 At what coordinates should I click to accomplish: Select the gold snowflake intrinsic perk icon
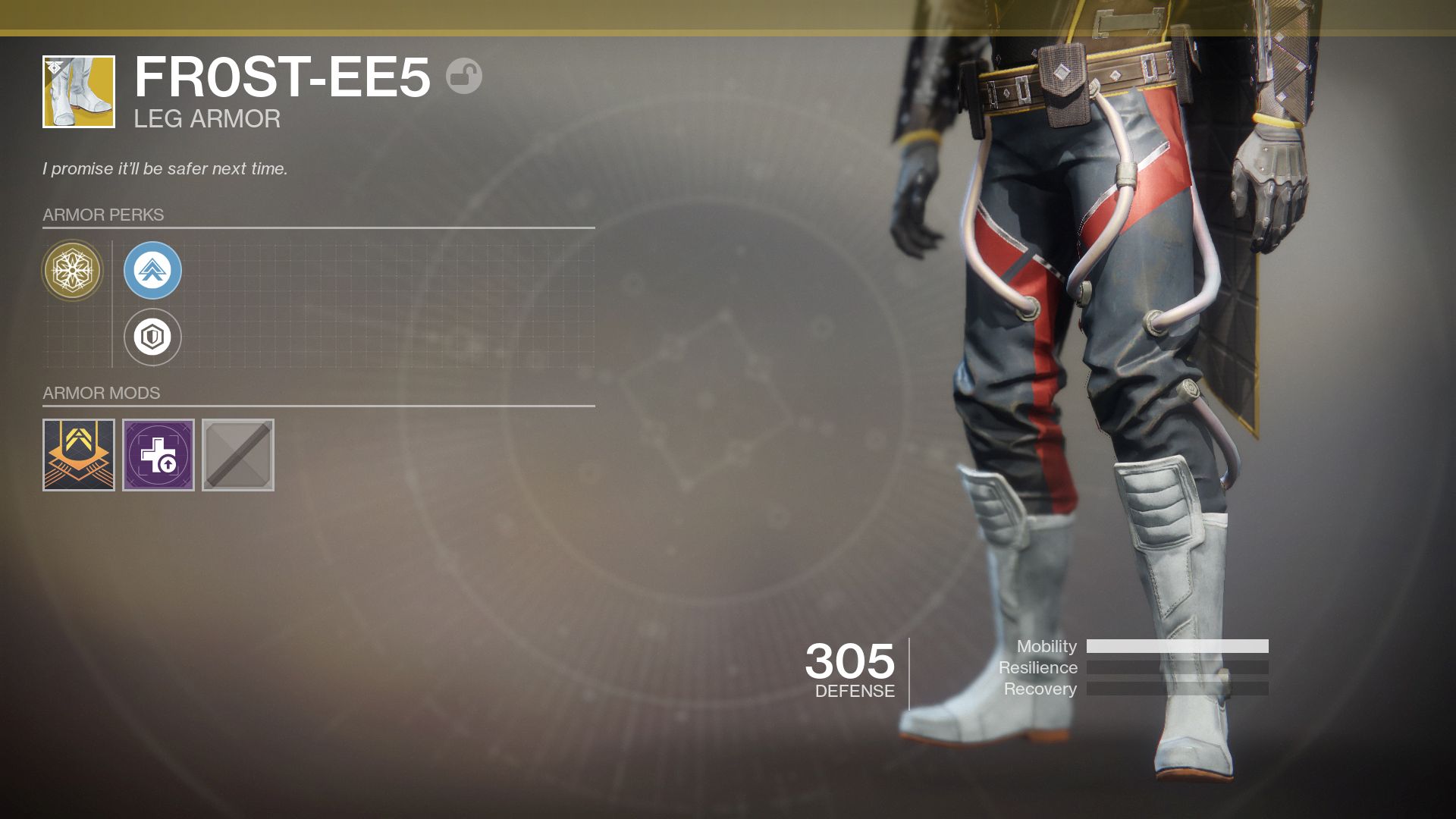pos(72,270)
